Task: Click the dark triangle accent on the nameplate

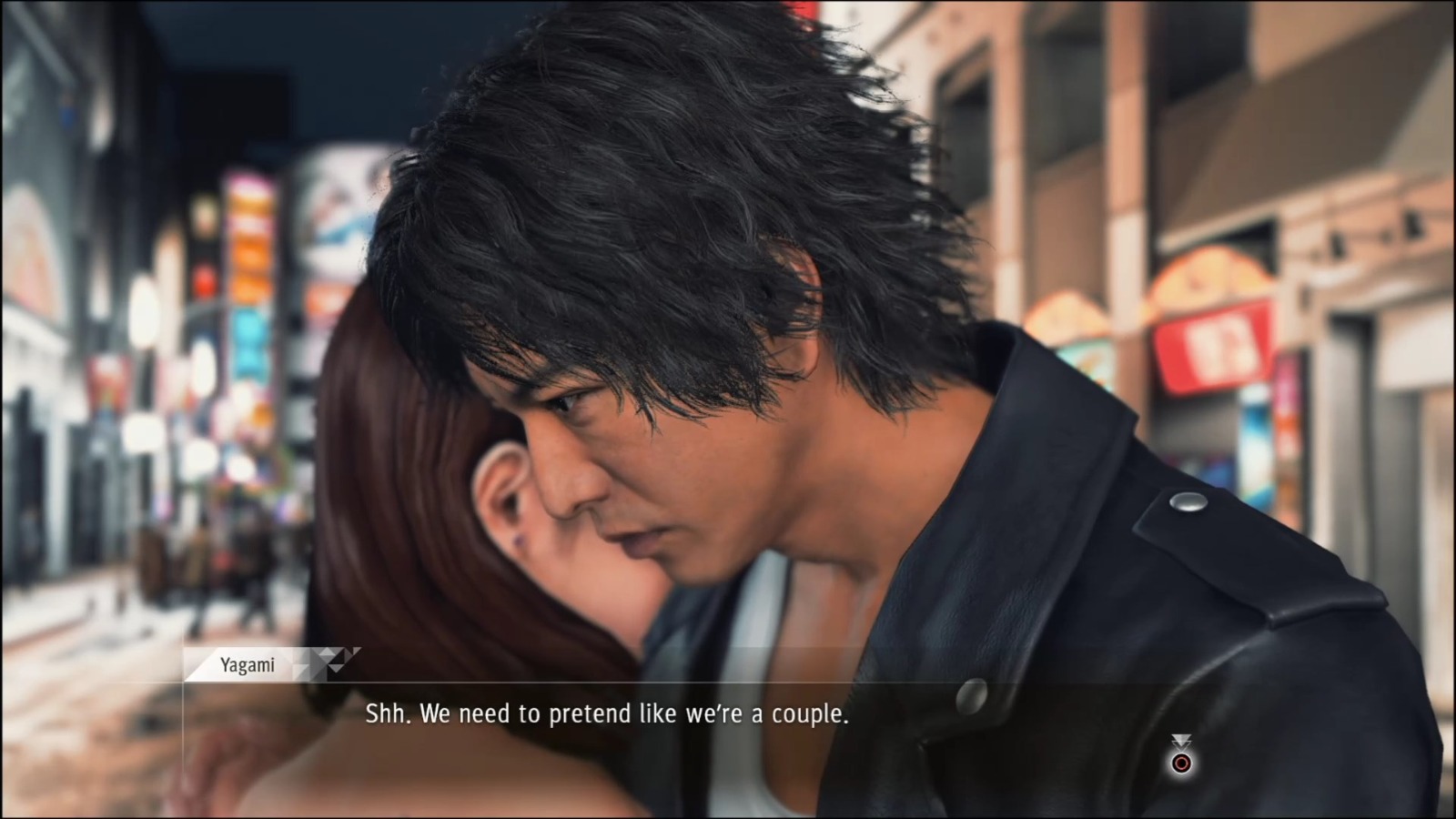Action: tap(341, 654)
